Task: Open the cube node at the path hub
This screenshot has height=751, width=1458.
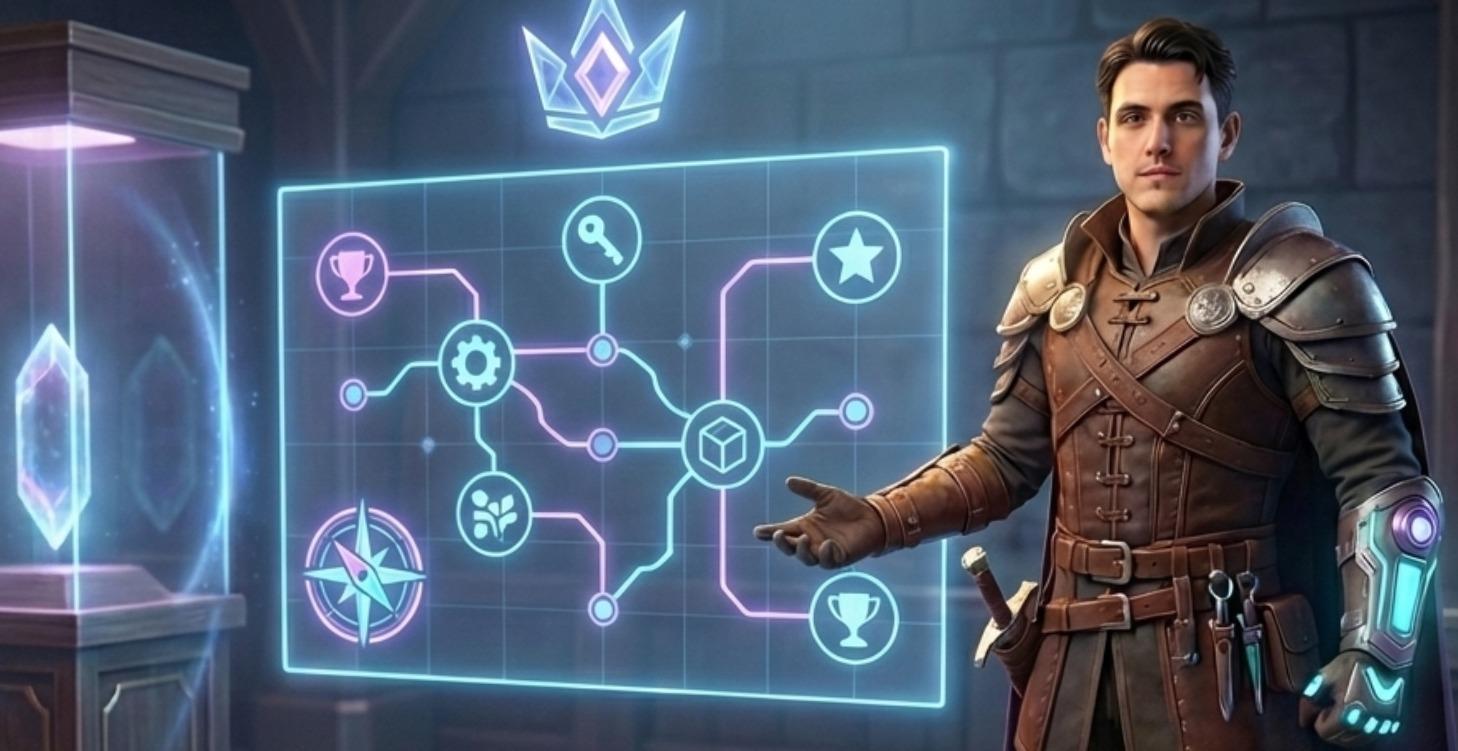Action: click(722, 444)
